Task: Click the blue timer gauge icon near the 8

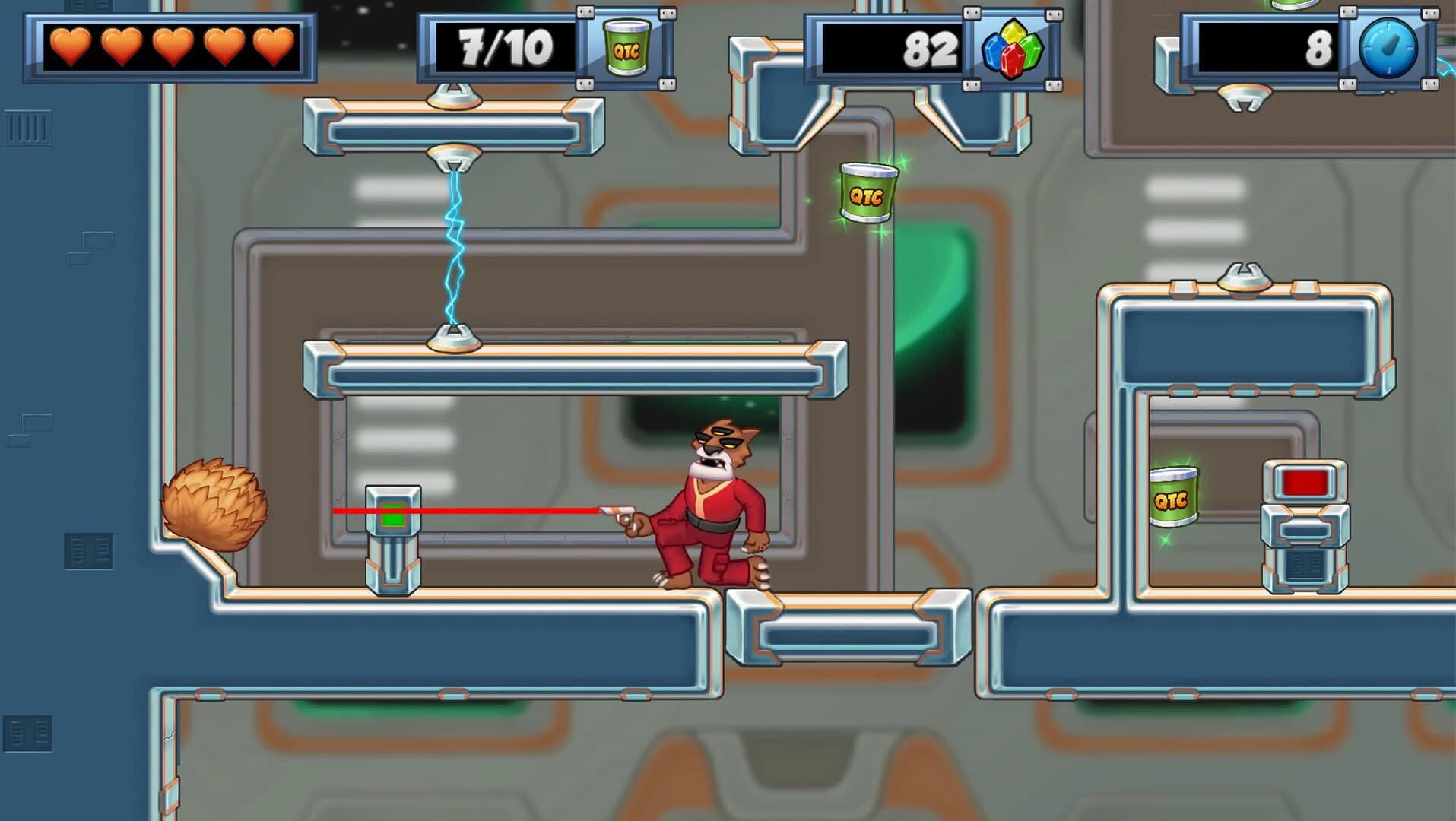Action: (1389, 49)
